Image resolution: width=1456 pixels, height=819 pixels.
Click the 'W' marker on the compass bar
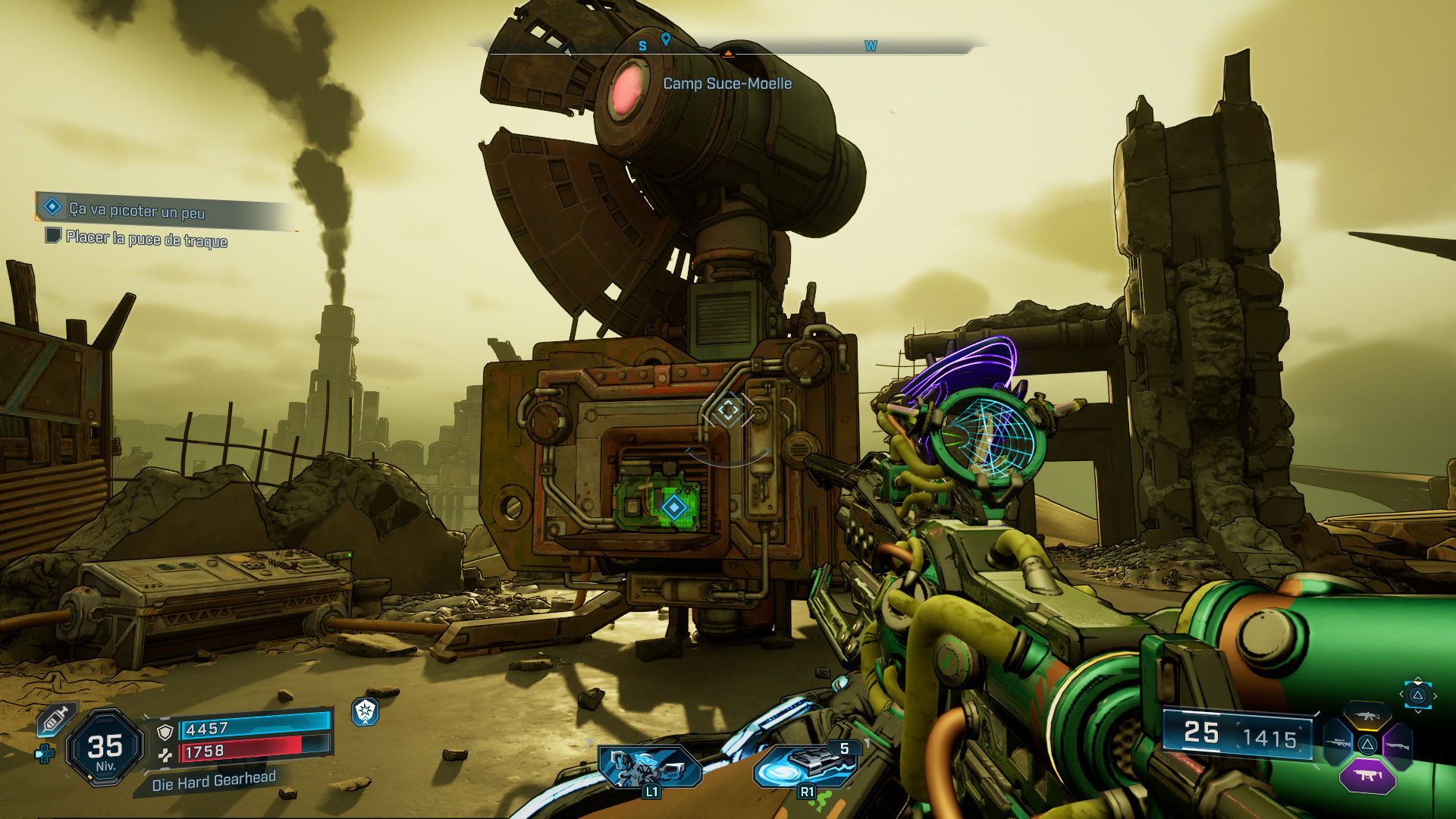coord(871,46)
